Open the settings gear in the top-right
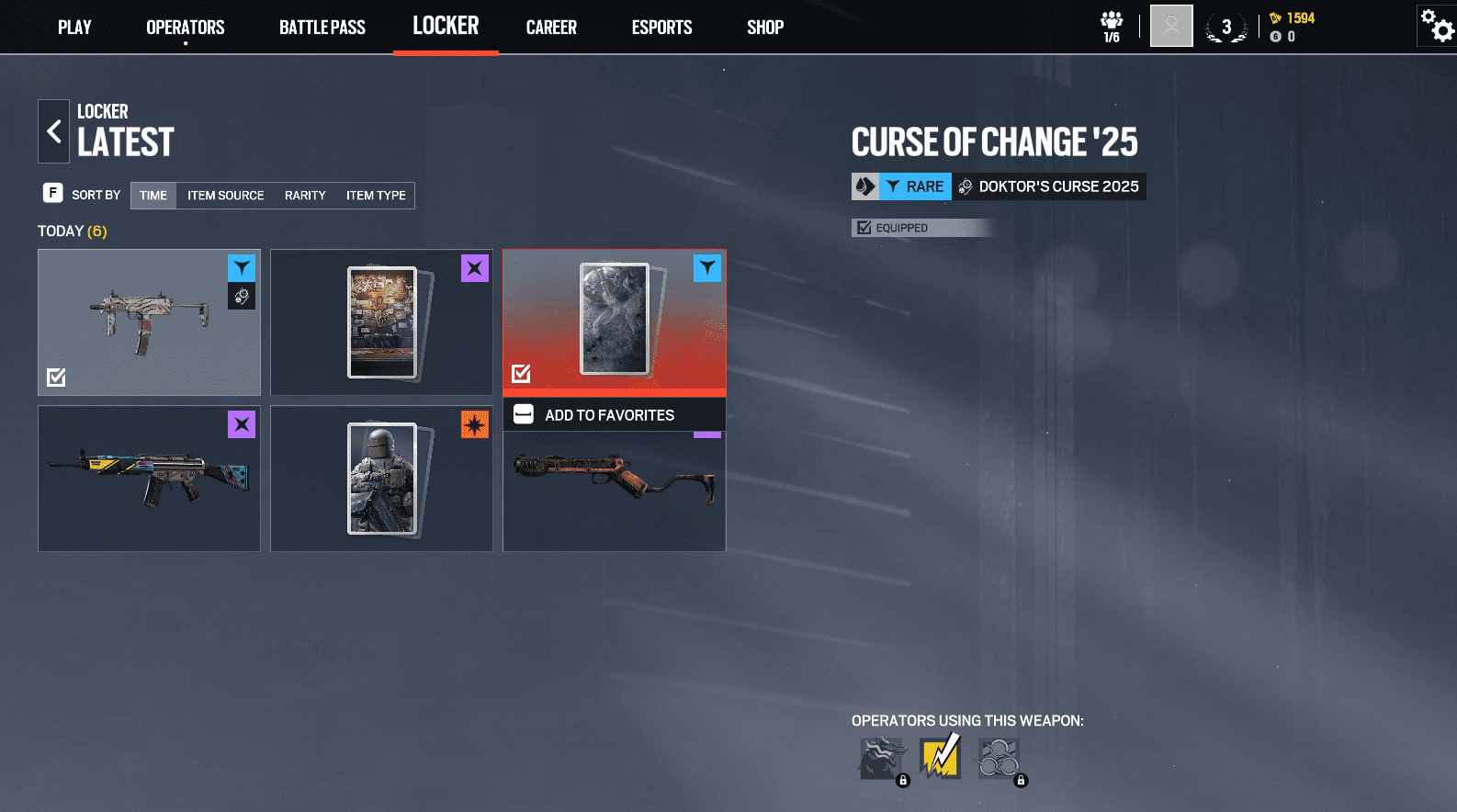 pos(1435,26)
